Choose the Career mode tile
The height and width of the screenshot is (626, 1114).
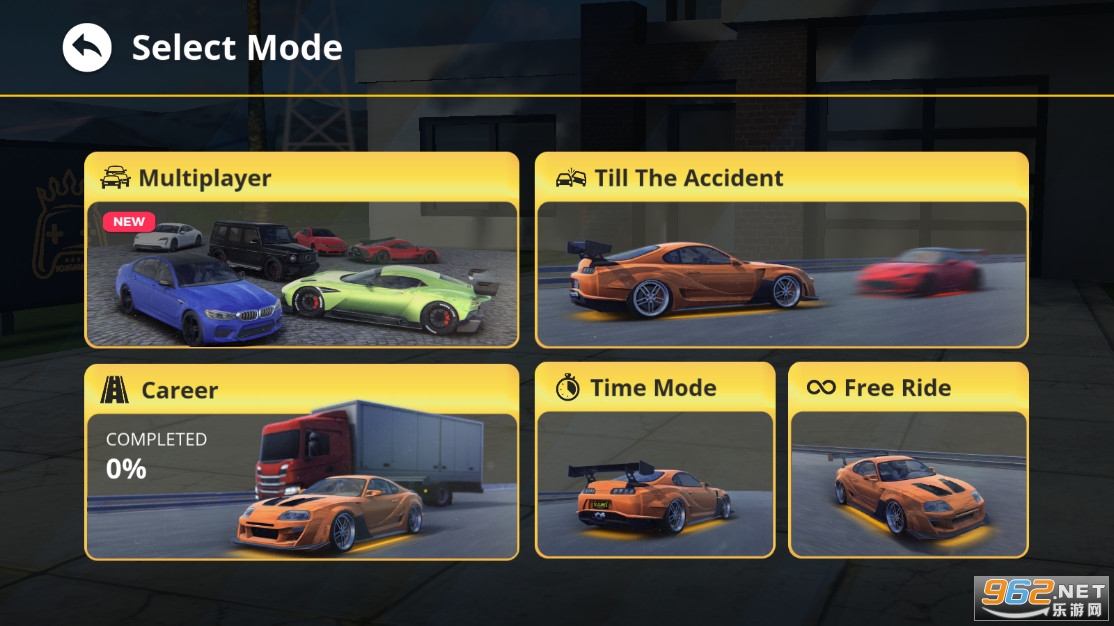coord(301,461)
